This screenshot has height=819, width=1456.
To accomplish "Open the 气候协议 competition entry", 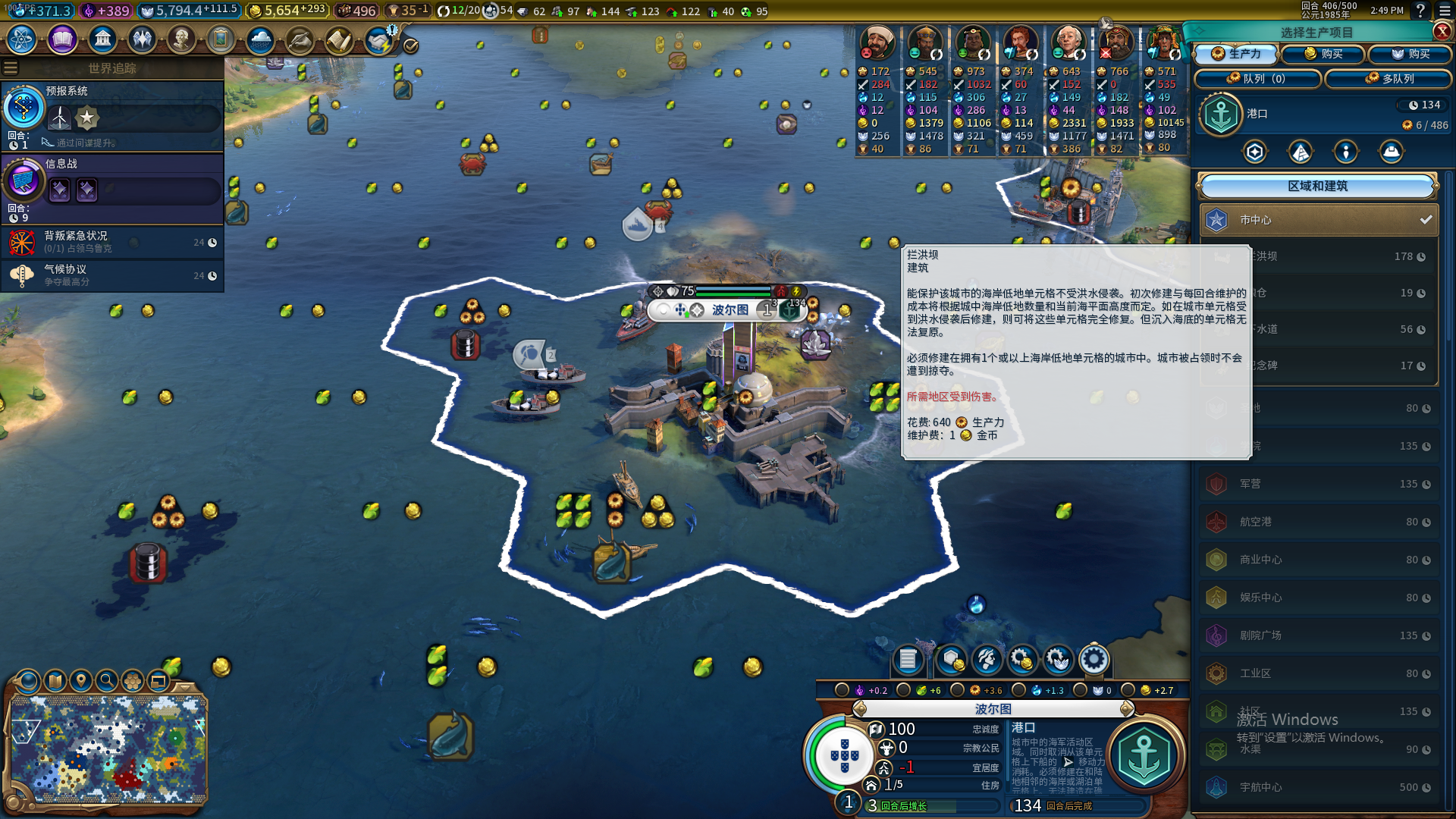I will (x=112, y=275).
